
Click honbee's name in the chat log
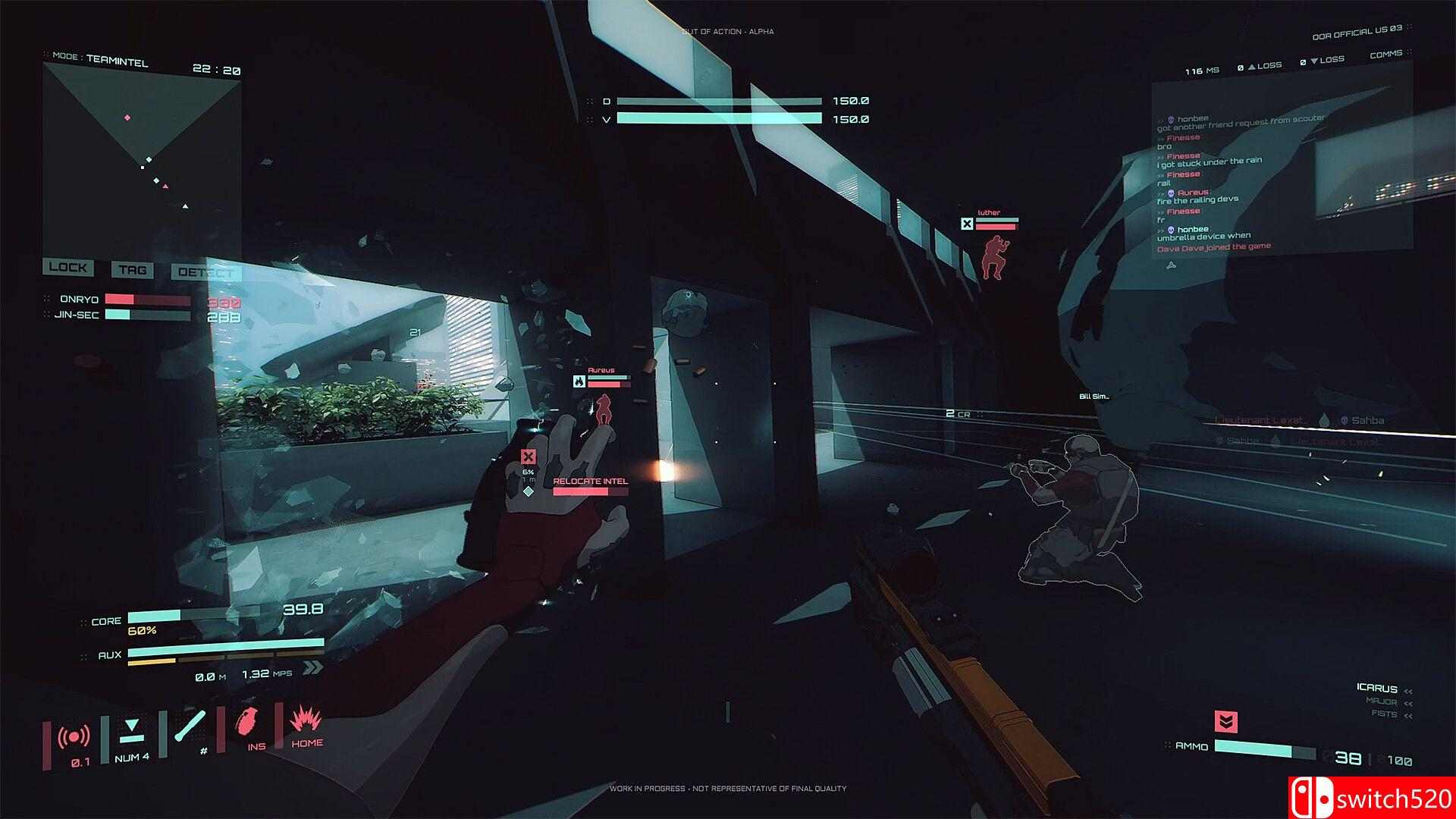pyautogui.click(x=1192, y=118)
